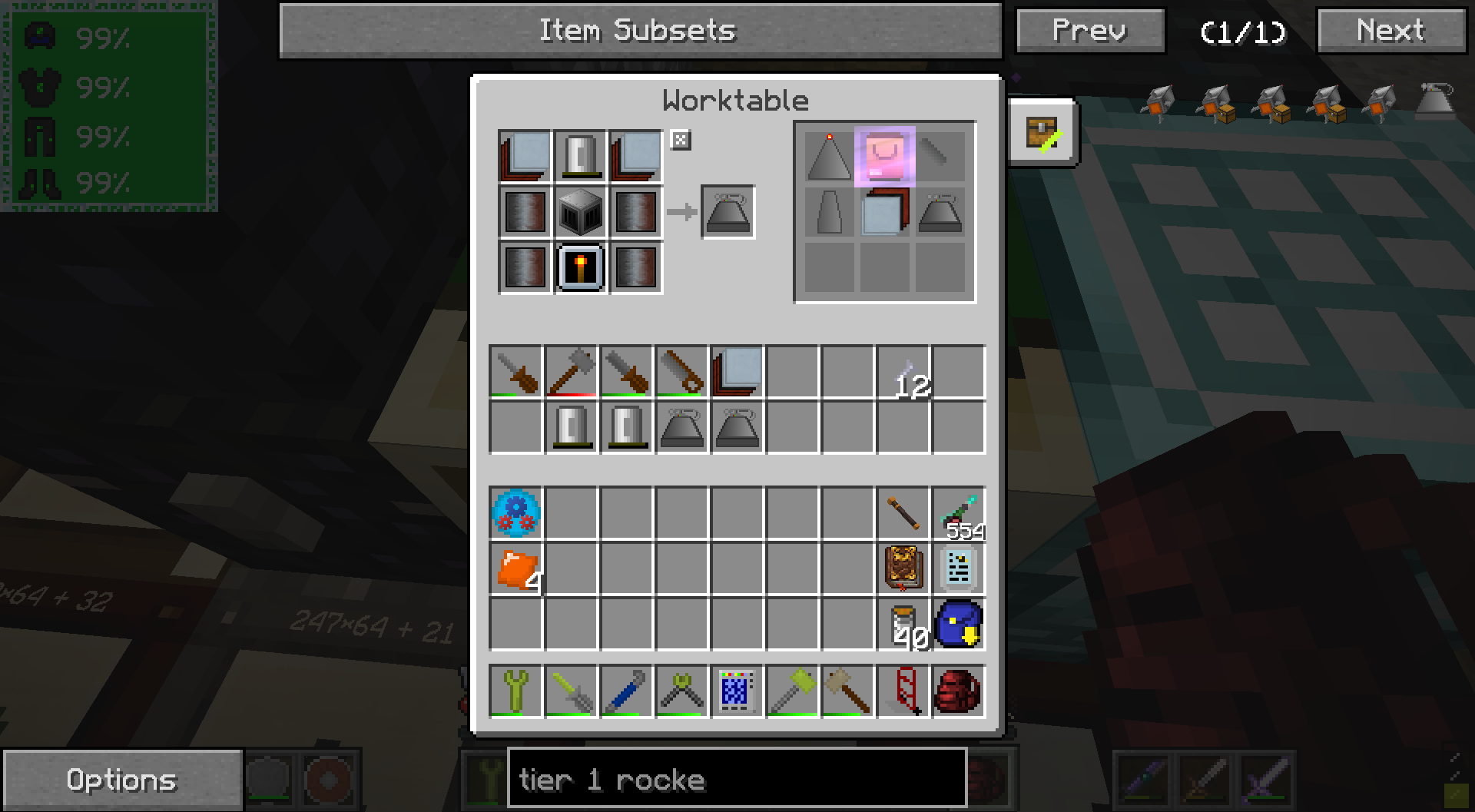
Task: Click the glass pane ingredient in the crafting grid
Action: point(525,154)
